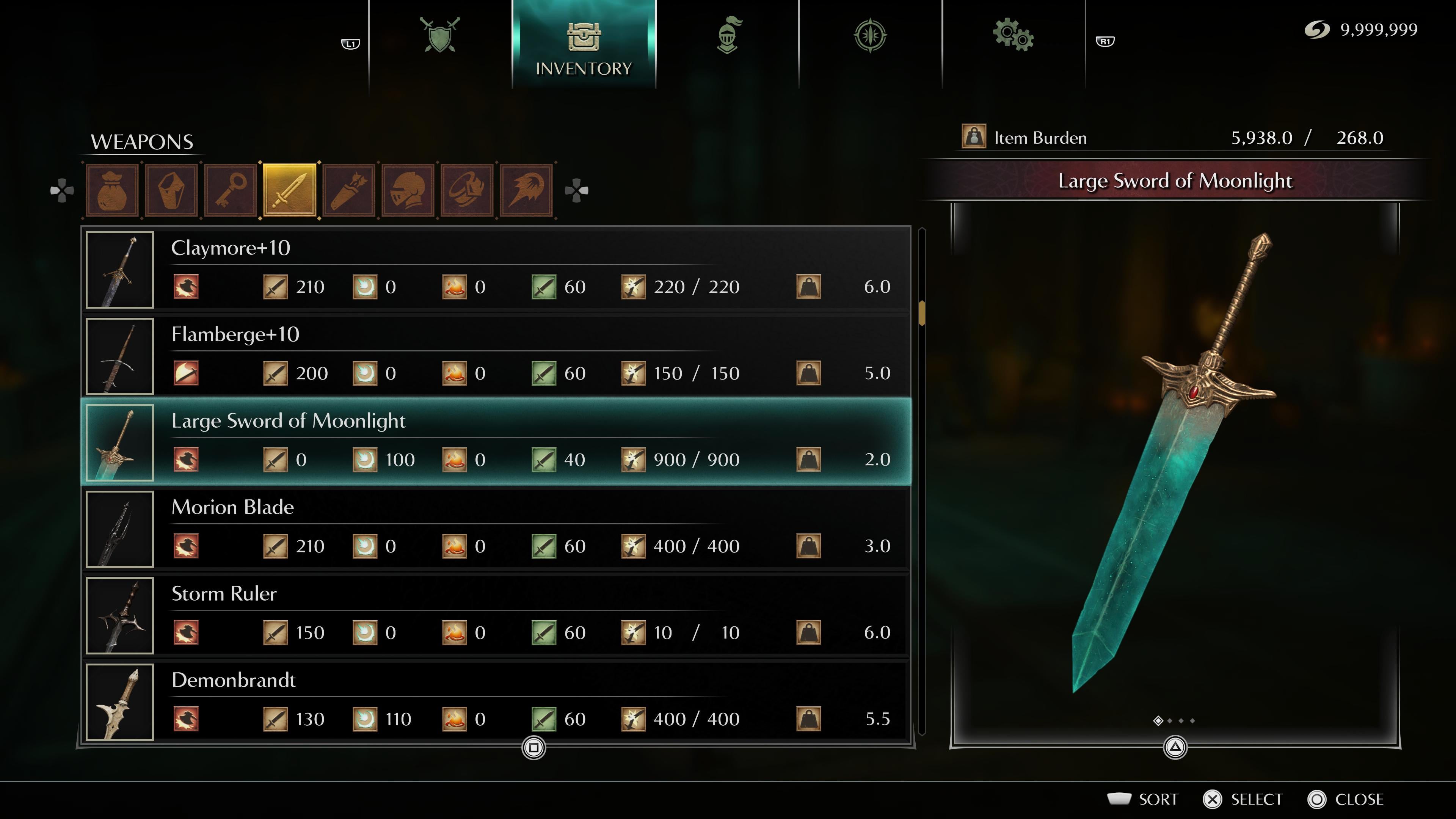Screen dimensions: 1456x819
Task: Select the ring accessories category
Action: 467,190
